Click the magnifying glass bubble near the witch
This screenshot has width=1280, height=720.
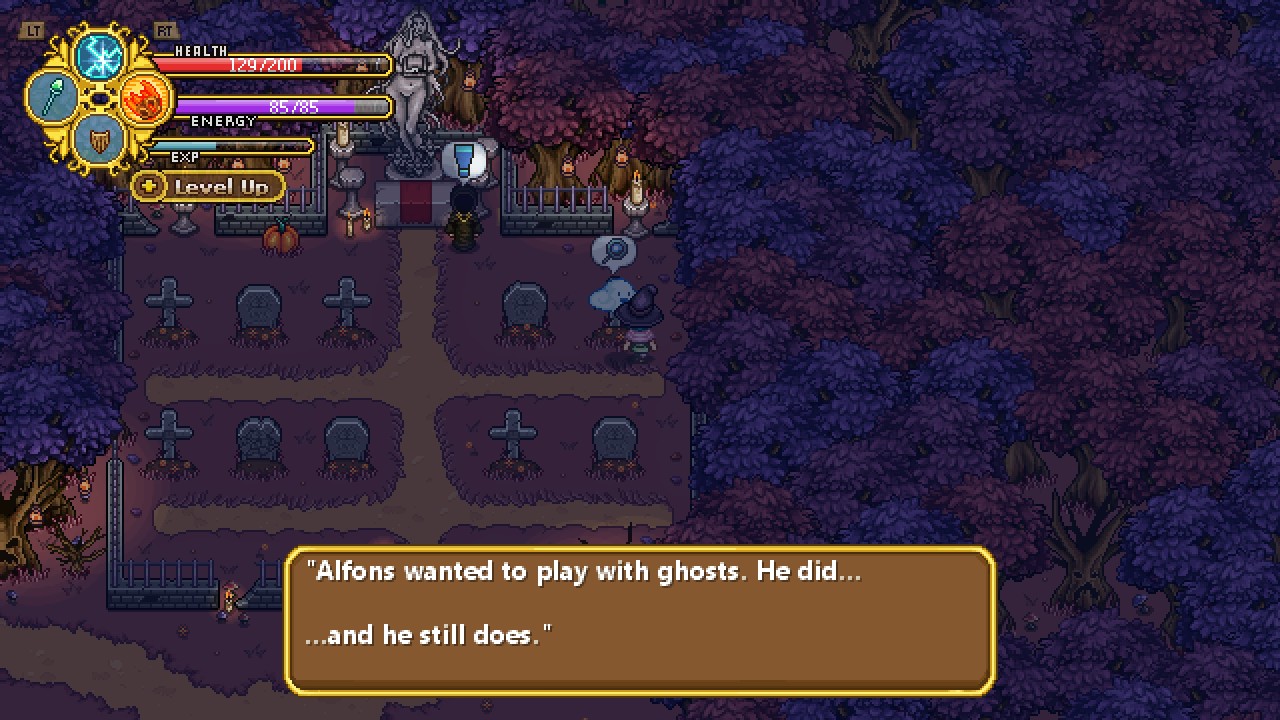click(614, 252)
